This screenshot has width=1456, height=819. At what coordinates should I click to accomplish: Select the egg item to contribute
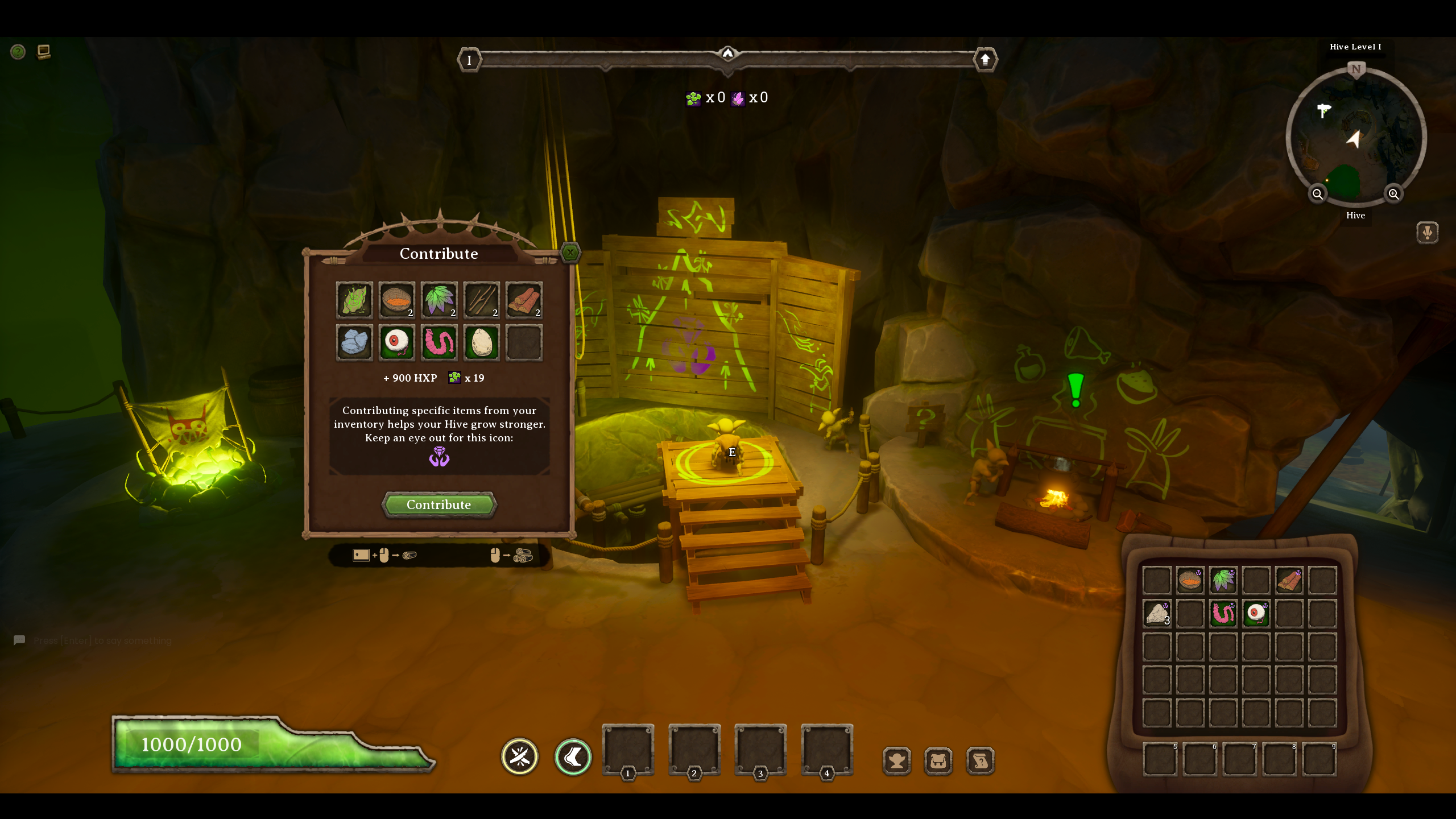click(x=482, y=342)
